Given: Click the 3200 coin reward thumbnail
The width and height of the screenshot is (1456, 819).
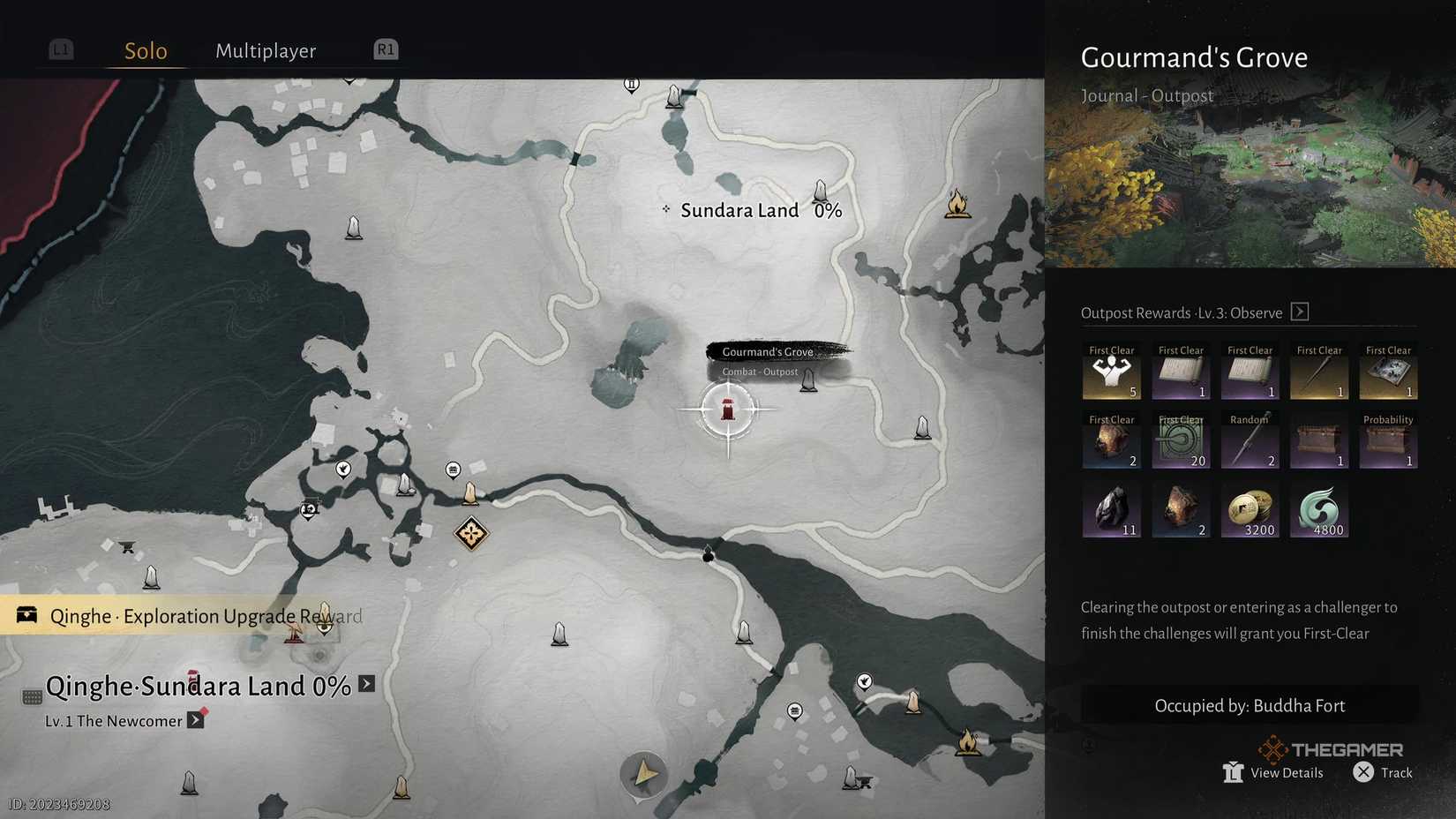Looking at the screenshot, I should [1250, 509].
